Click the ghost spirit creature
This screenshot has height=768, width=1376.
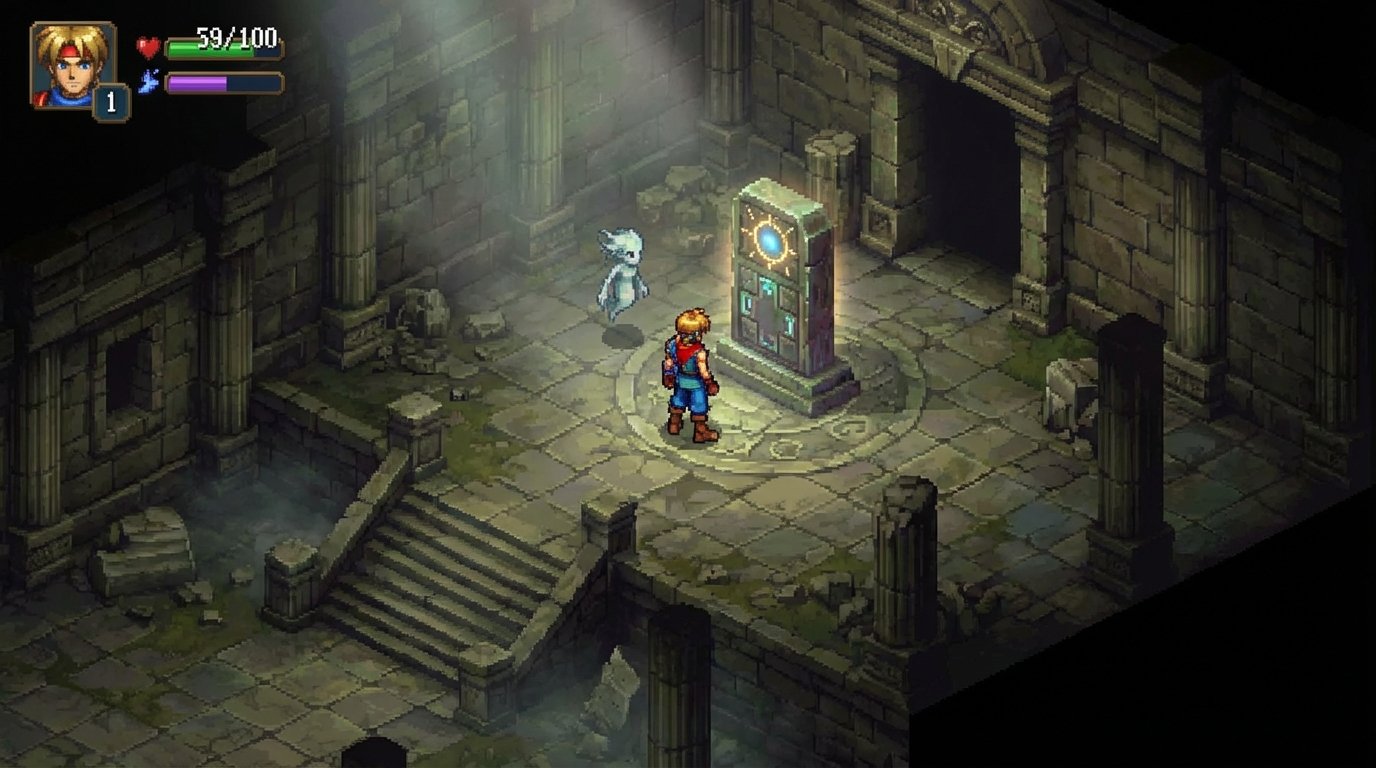[623, 270]
